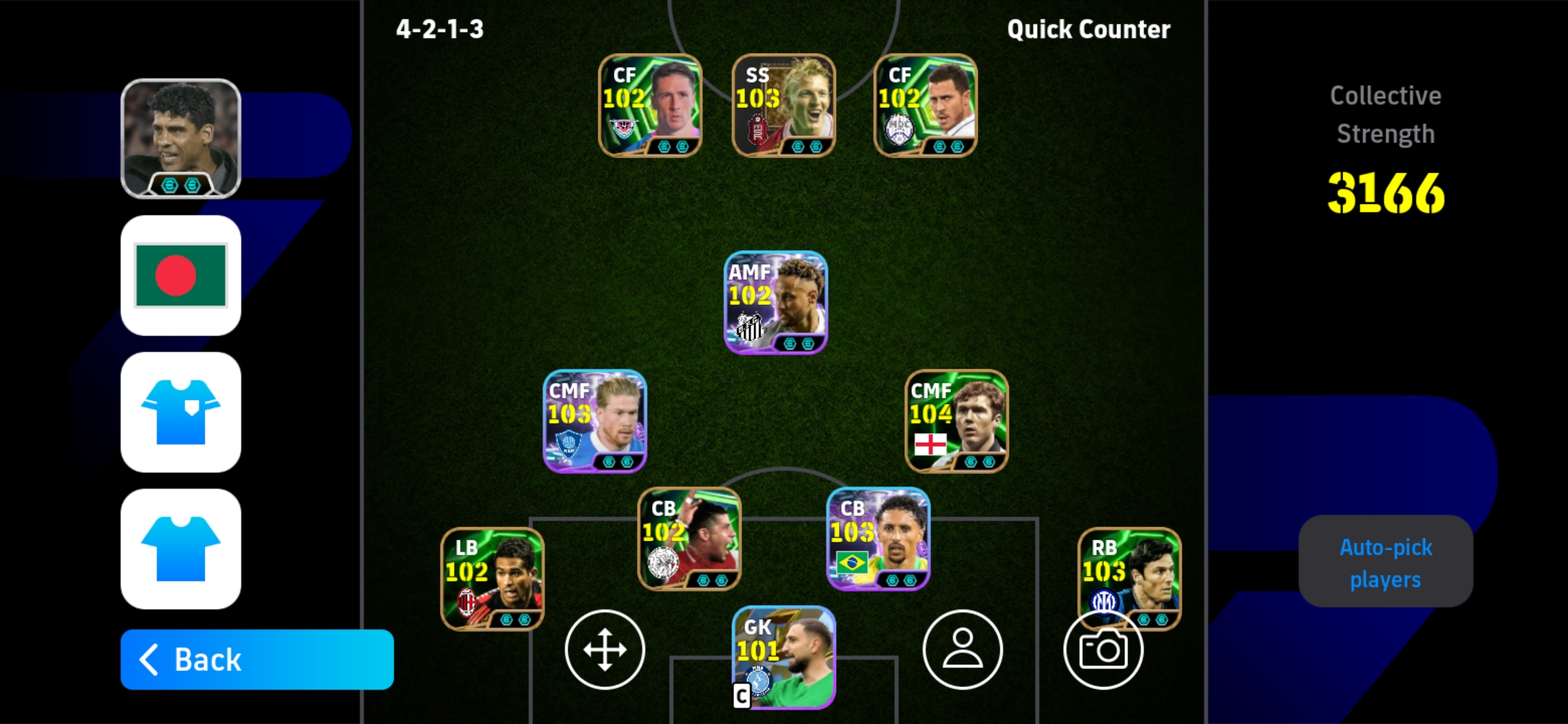Select the Bangladesh flag emblem tile
This screenshot has height=724, width=1568.
pyautogui.click(x=181, y=276)
